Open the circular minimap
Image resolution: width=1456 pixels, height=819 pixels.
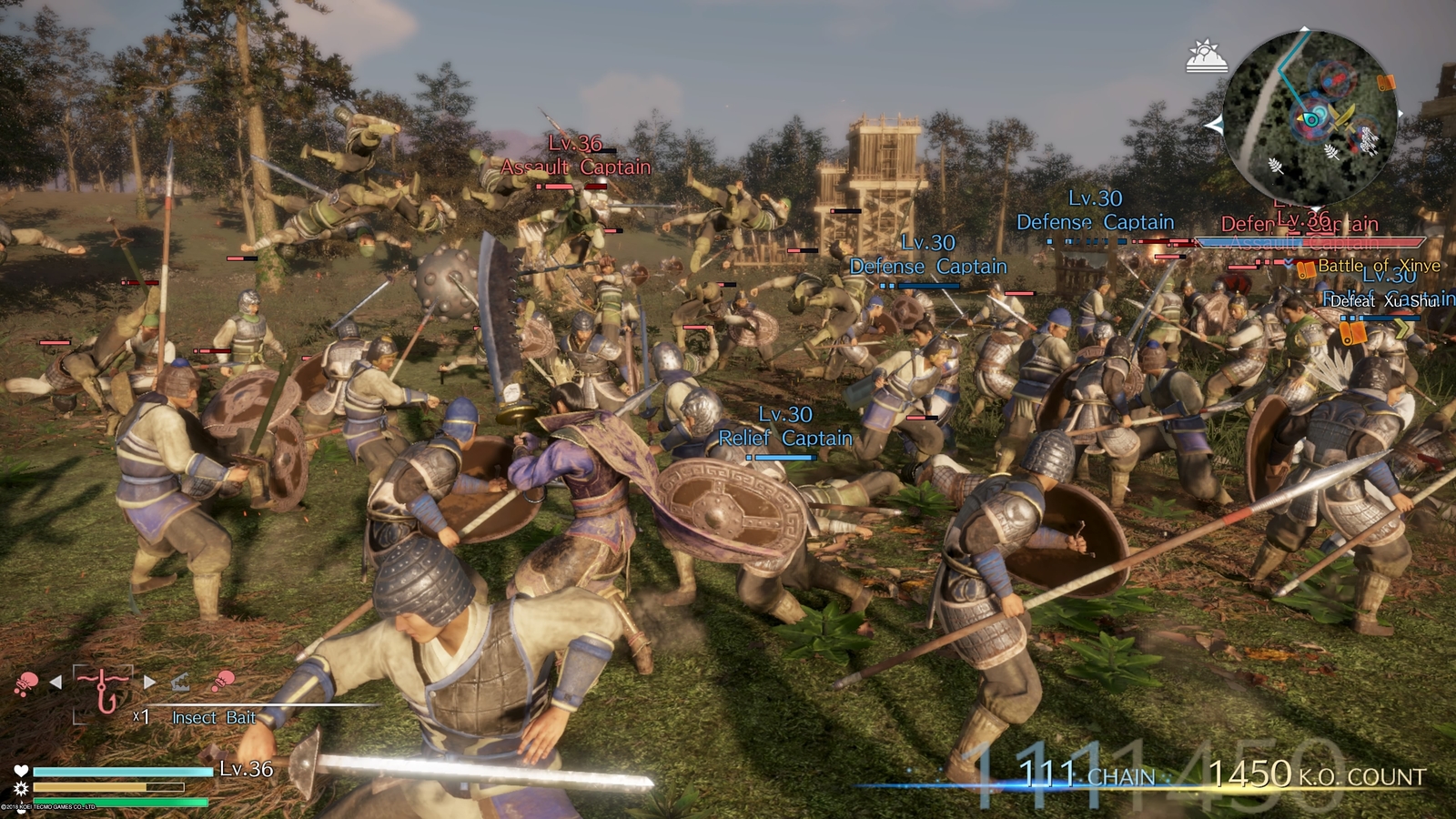(x=1309, y=118)
